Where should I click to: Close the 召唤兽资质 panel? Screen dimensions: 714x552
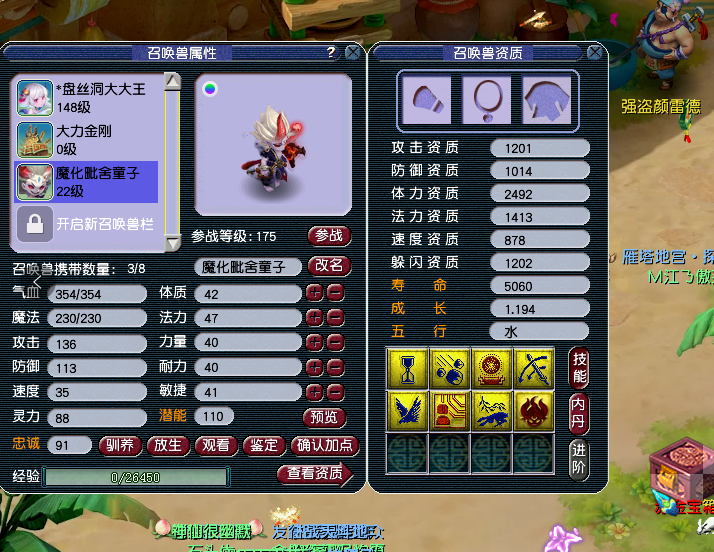(x=596, y=53)
